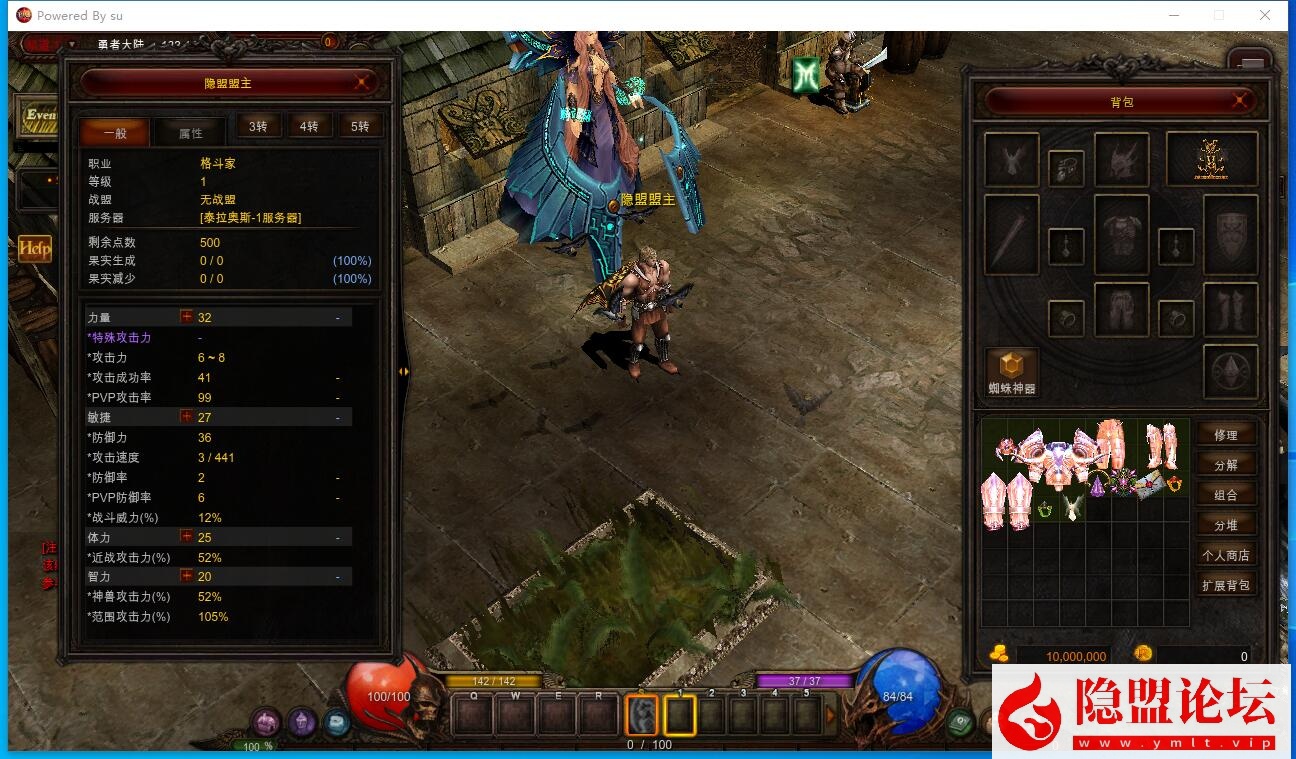
Task: Open the 5转 tab
Action: [360, 126]
